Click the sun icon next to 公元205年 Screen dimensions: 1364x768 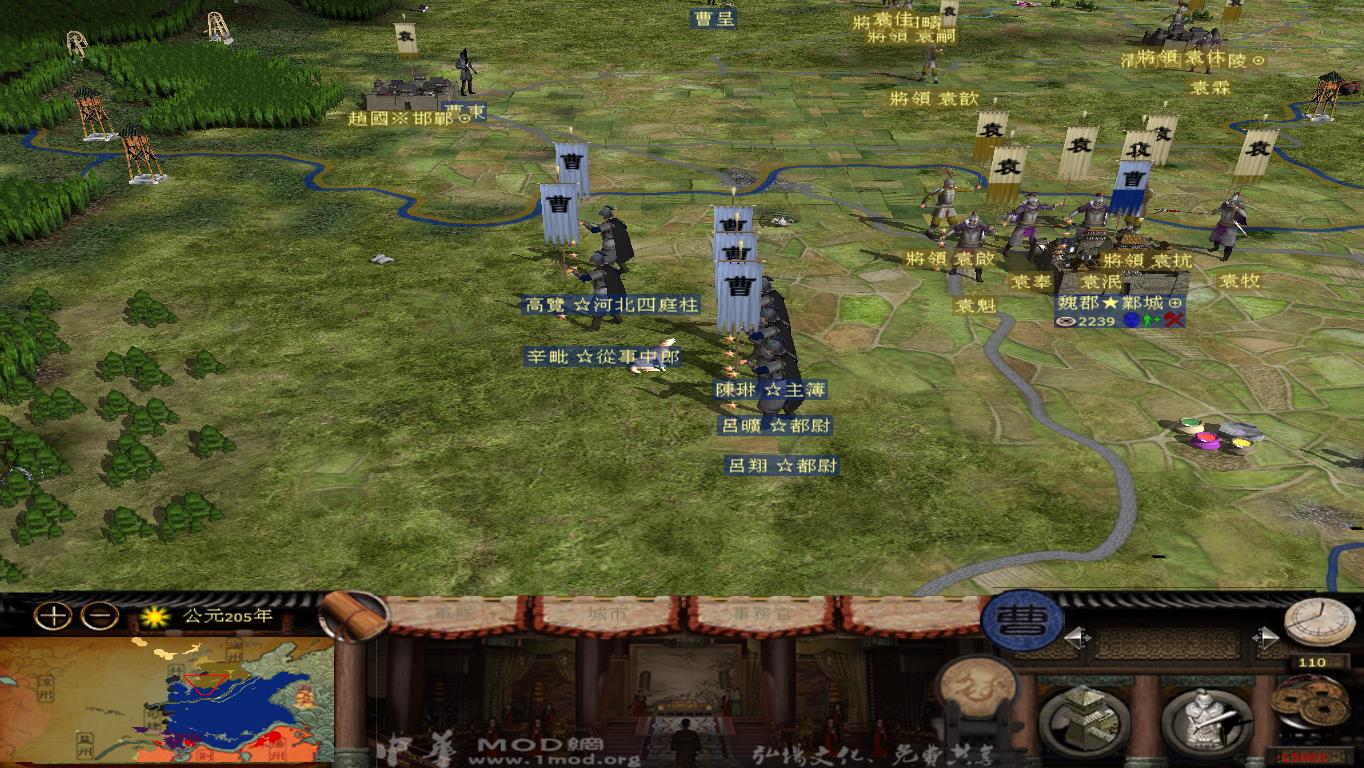coord(156,617)
